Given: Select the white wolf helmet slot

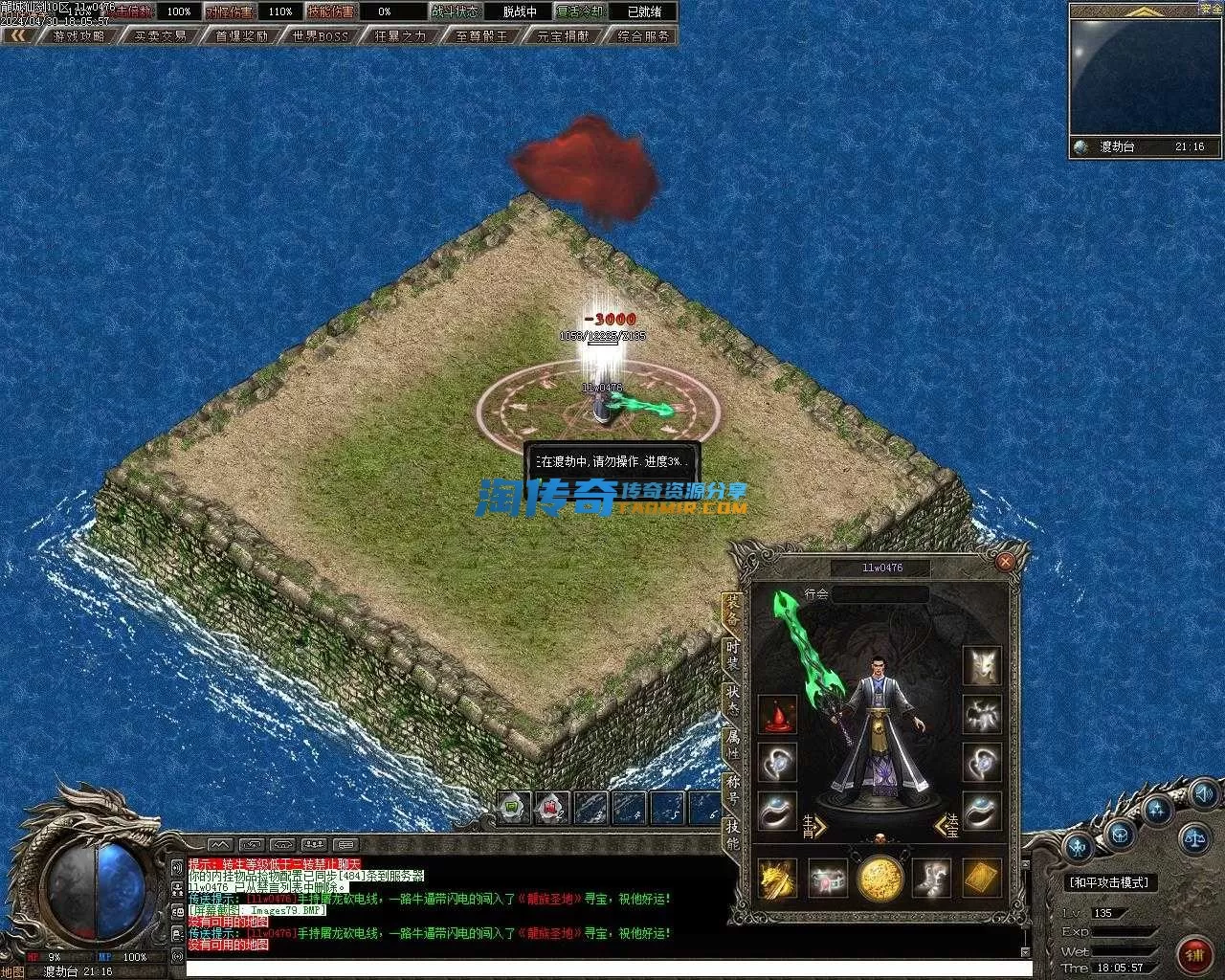Looking at the screenshot, I should (x=982, y=665).
